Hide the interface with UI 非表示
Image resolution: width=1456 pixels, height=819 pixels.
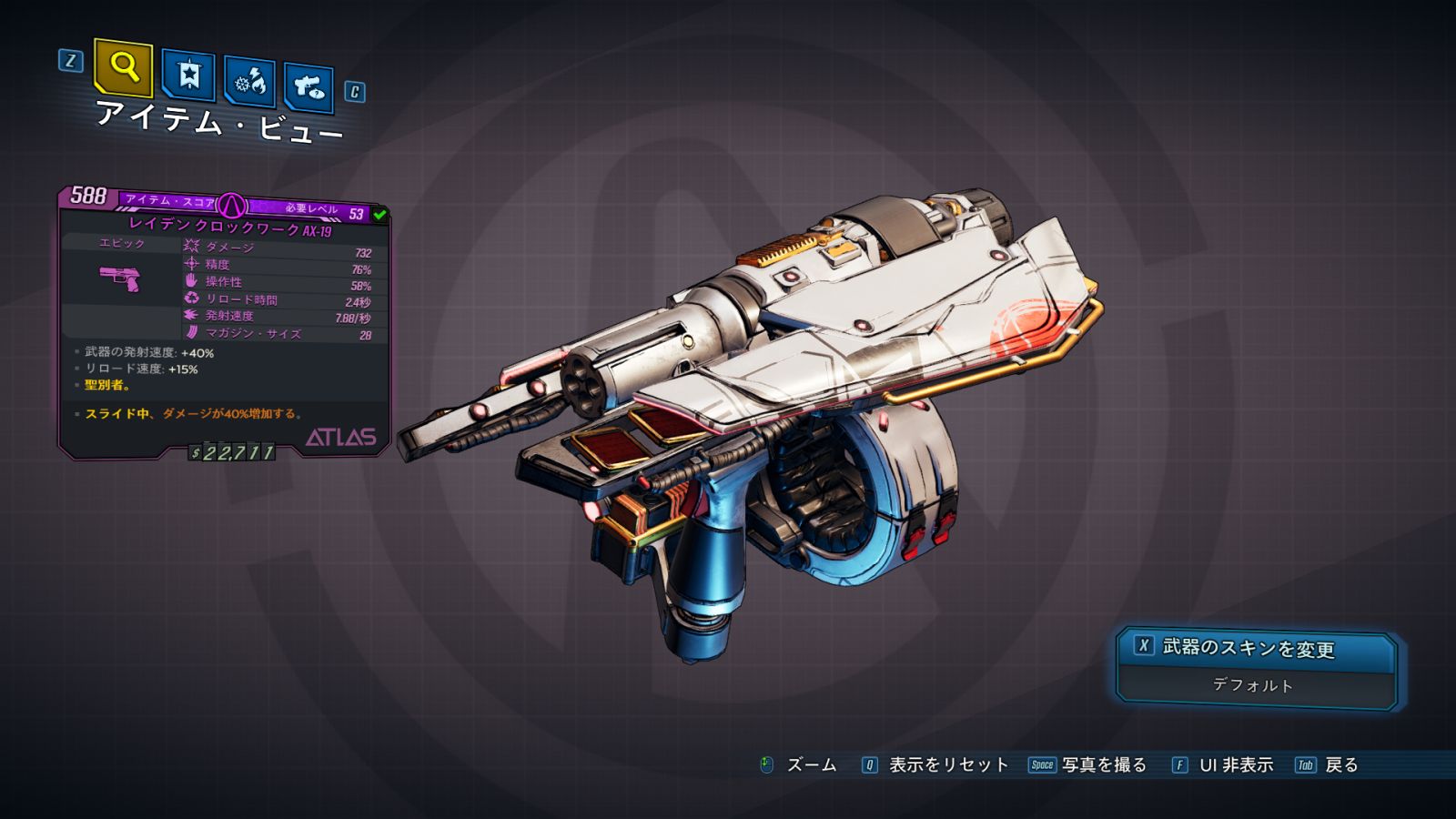[1235, 765]
